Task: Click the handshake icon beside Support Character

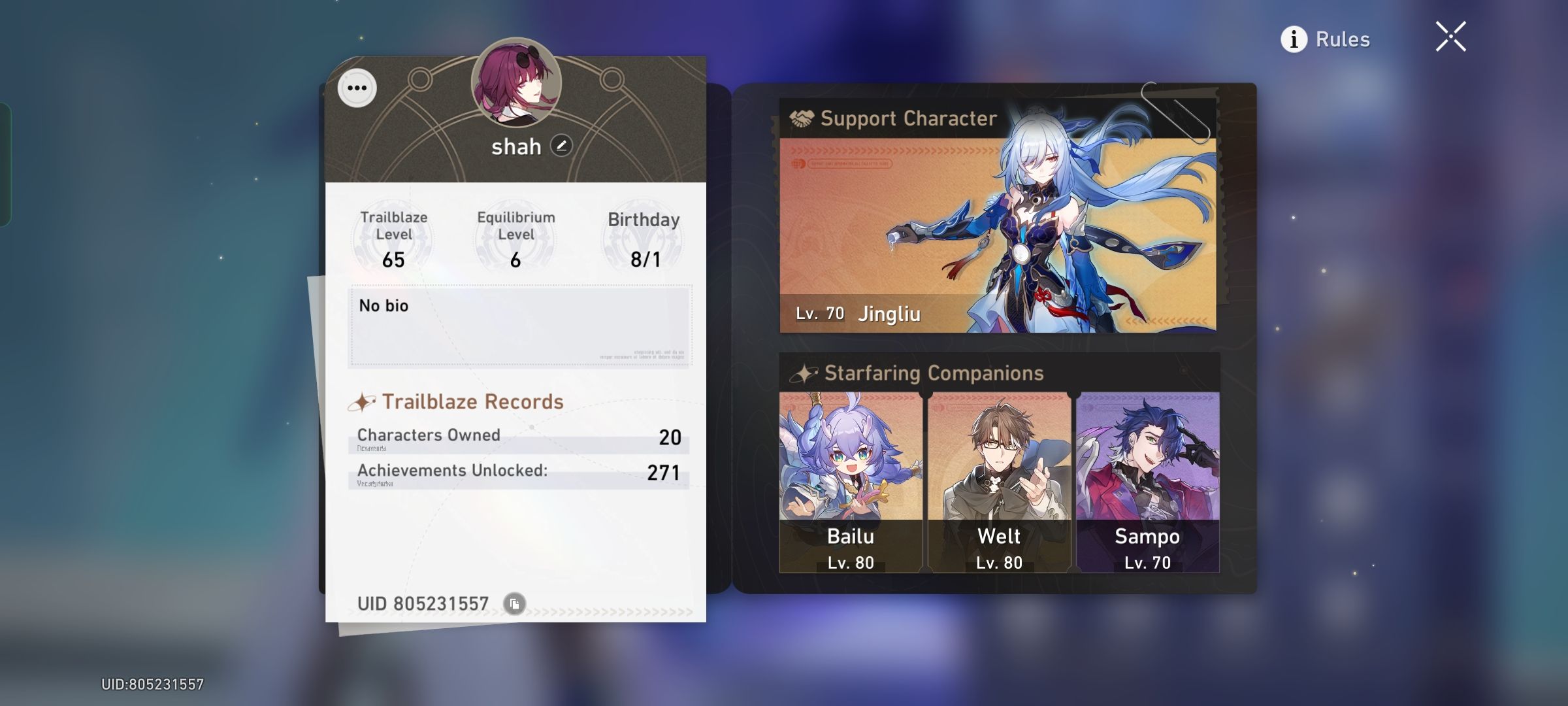Action: click(x=803, y=118)
